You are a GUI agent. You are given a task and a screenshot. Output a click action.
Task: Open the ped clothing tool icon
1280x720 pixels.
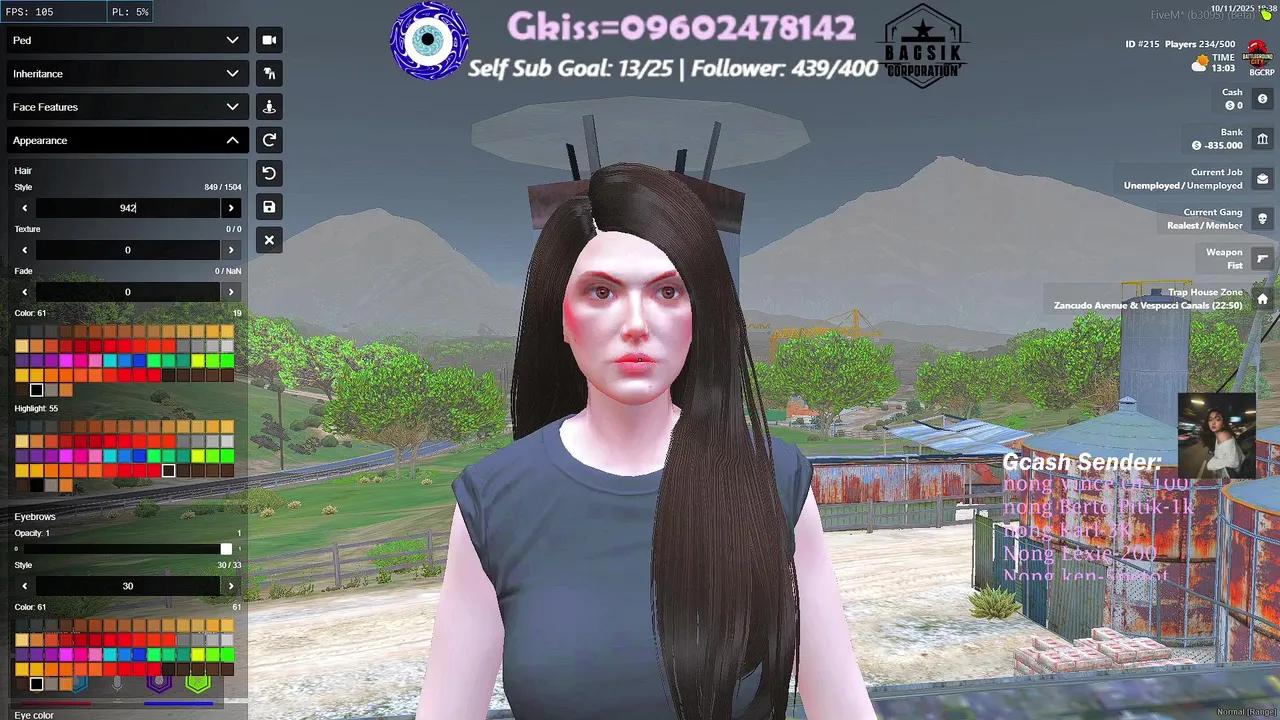pyautogui.click(x=269, y=73)
